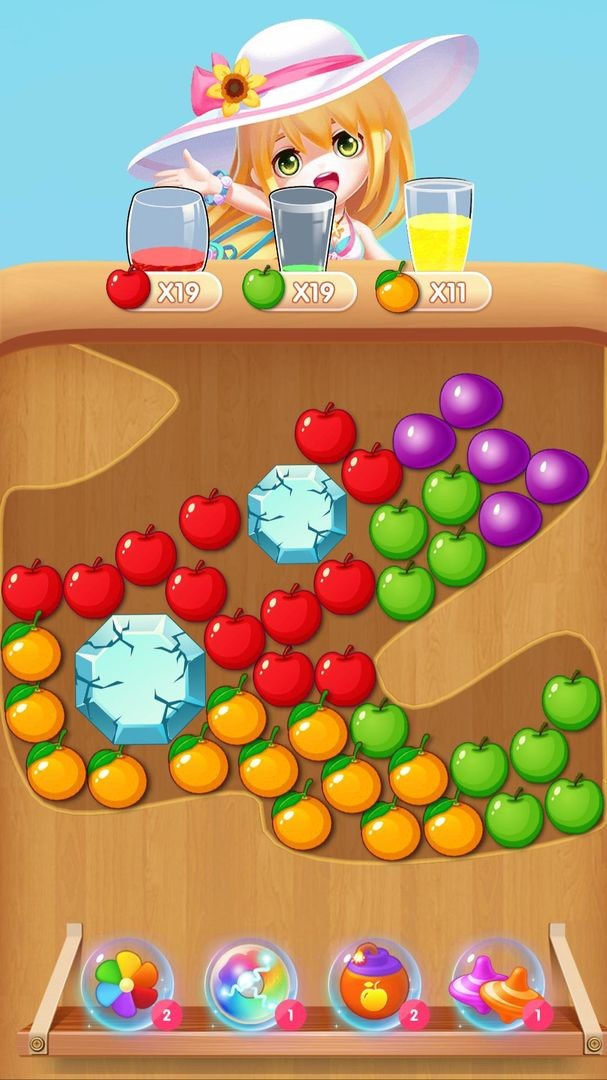Select the orange apple bomb booster
This screenshot has width=607, height=1080.
(x=374, y=983)
